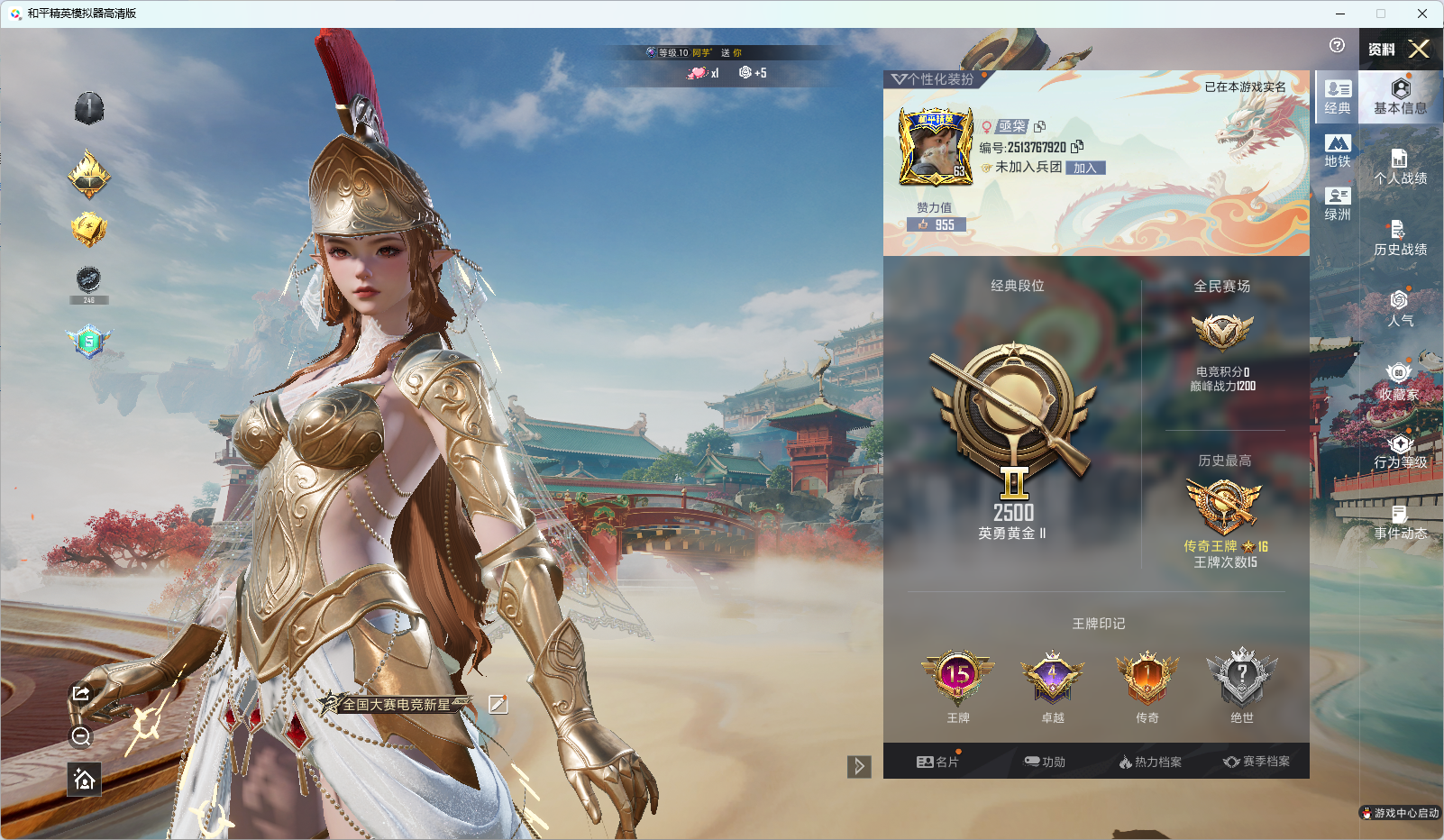Switch to the 经典 classic mode tab
Screen dimensions: 1444x840
click(x=1338, y=96)
